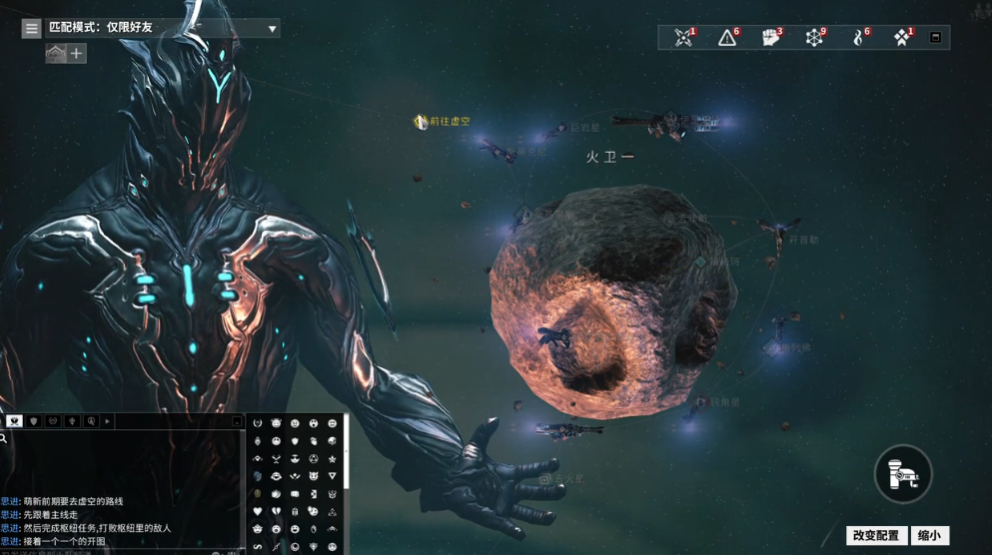
Task: Open the round mission-mode icon above 改变配置
Action: tap(903, 473)
